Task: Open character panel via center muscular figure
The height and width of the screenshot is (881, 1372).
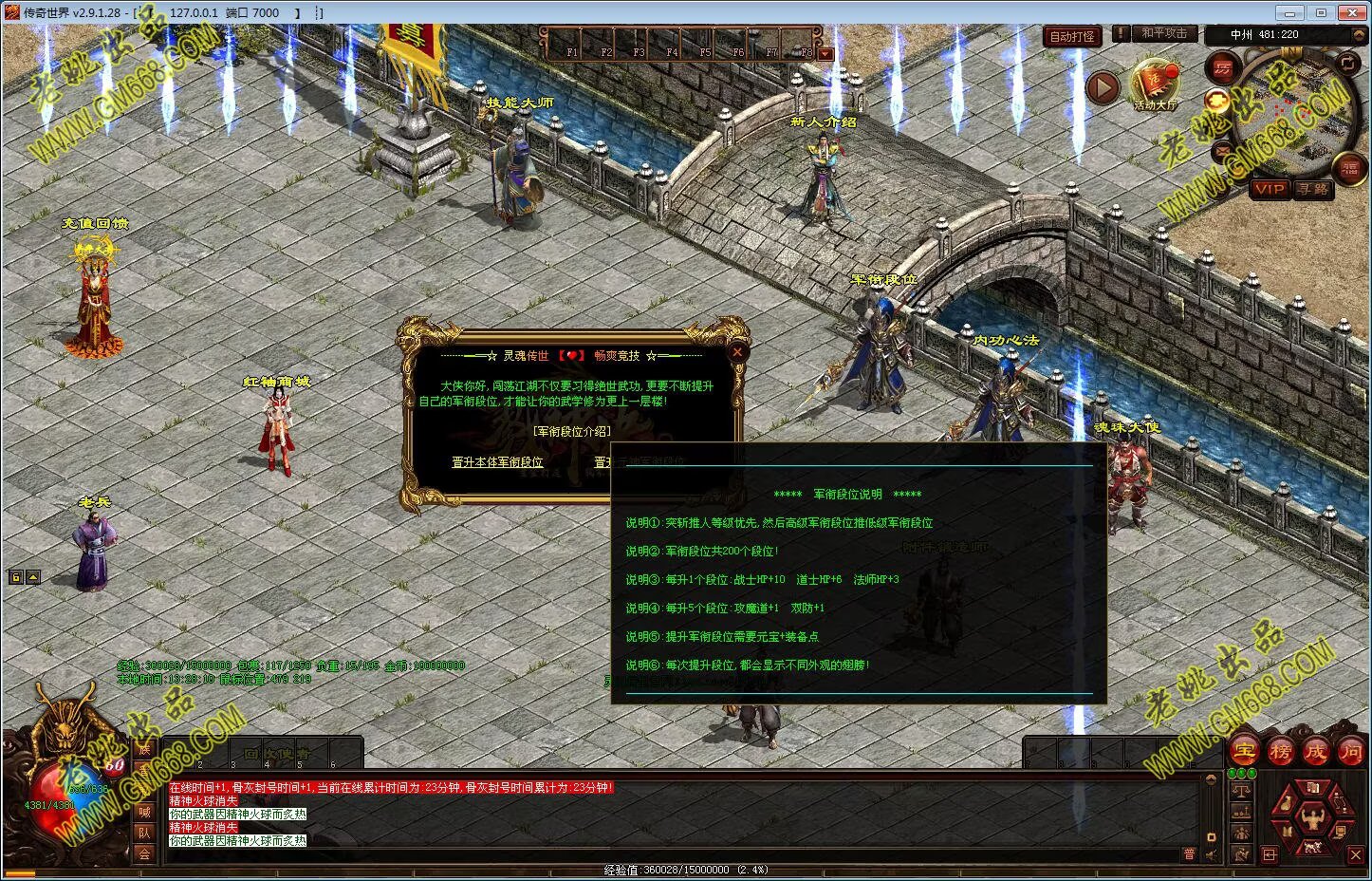Action: (x=1314, y=815)
